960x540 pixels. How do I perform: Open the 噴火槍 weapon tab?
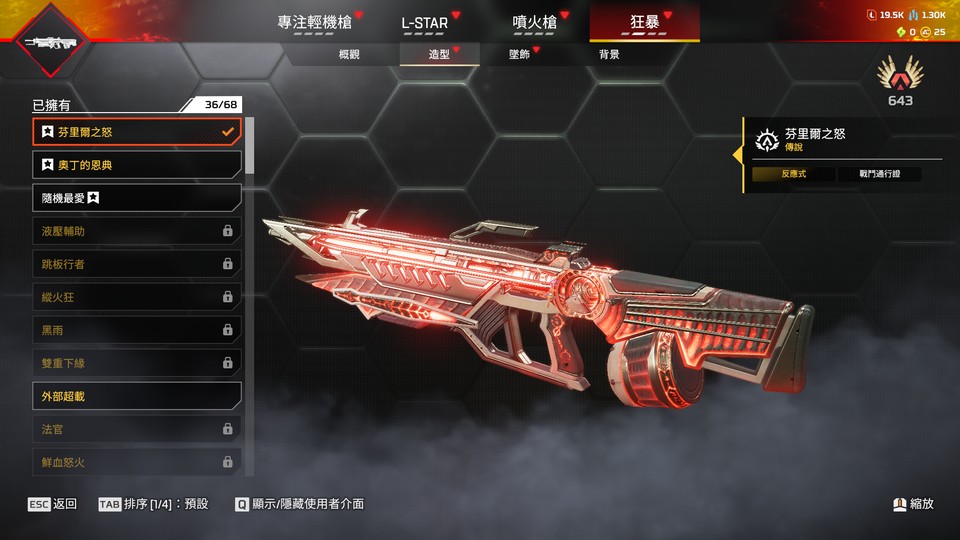[x=534, y=22]
